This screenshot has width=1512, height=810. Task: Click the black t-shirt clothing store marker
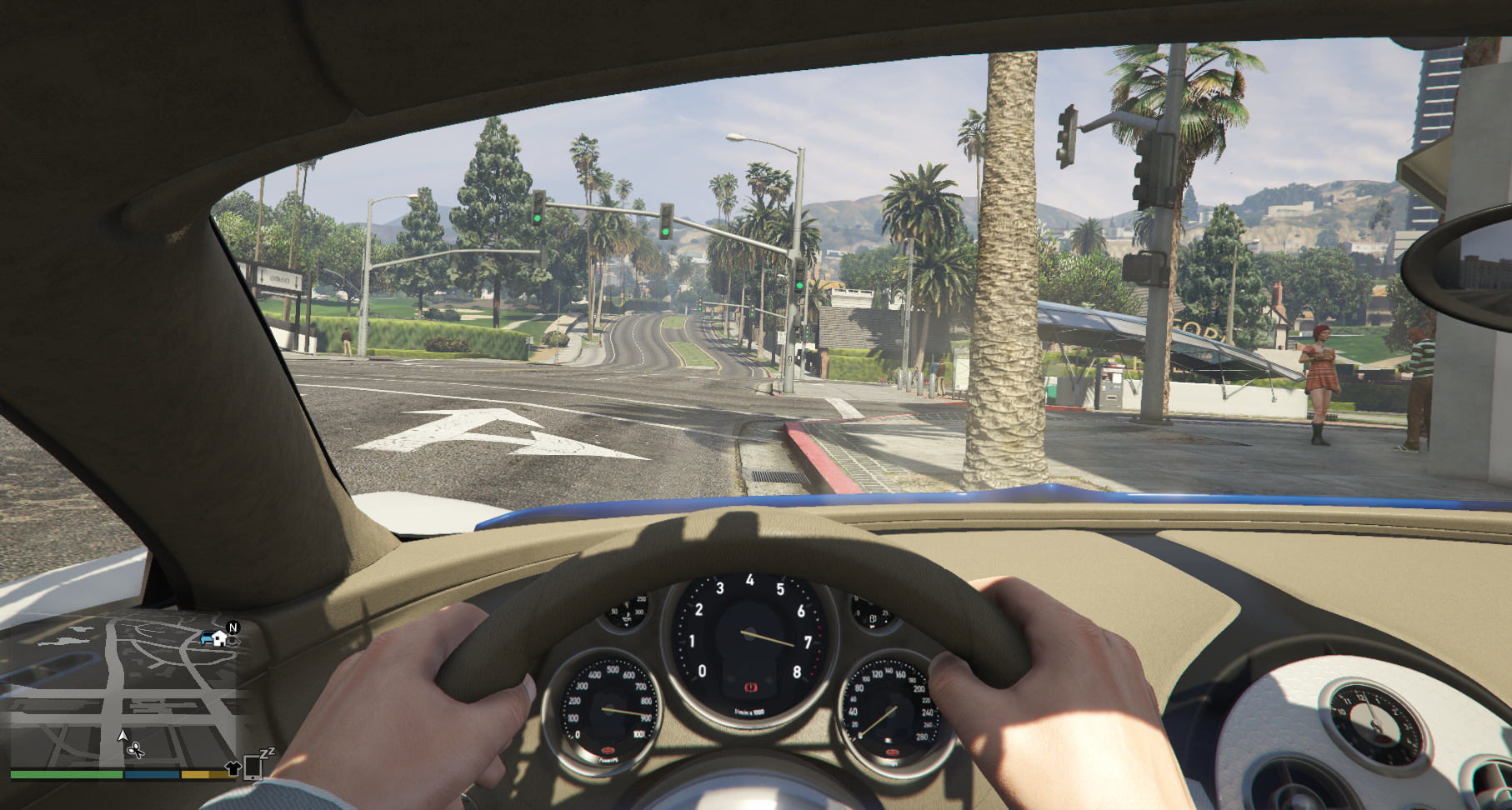coord(233,767)
